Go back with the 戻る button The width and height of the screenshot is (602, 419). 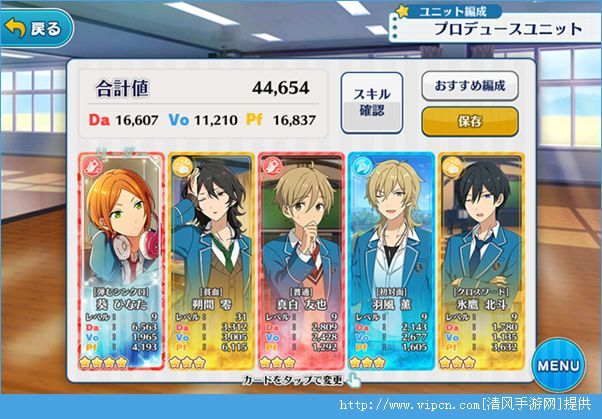tap(37, 28)
